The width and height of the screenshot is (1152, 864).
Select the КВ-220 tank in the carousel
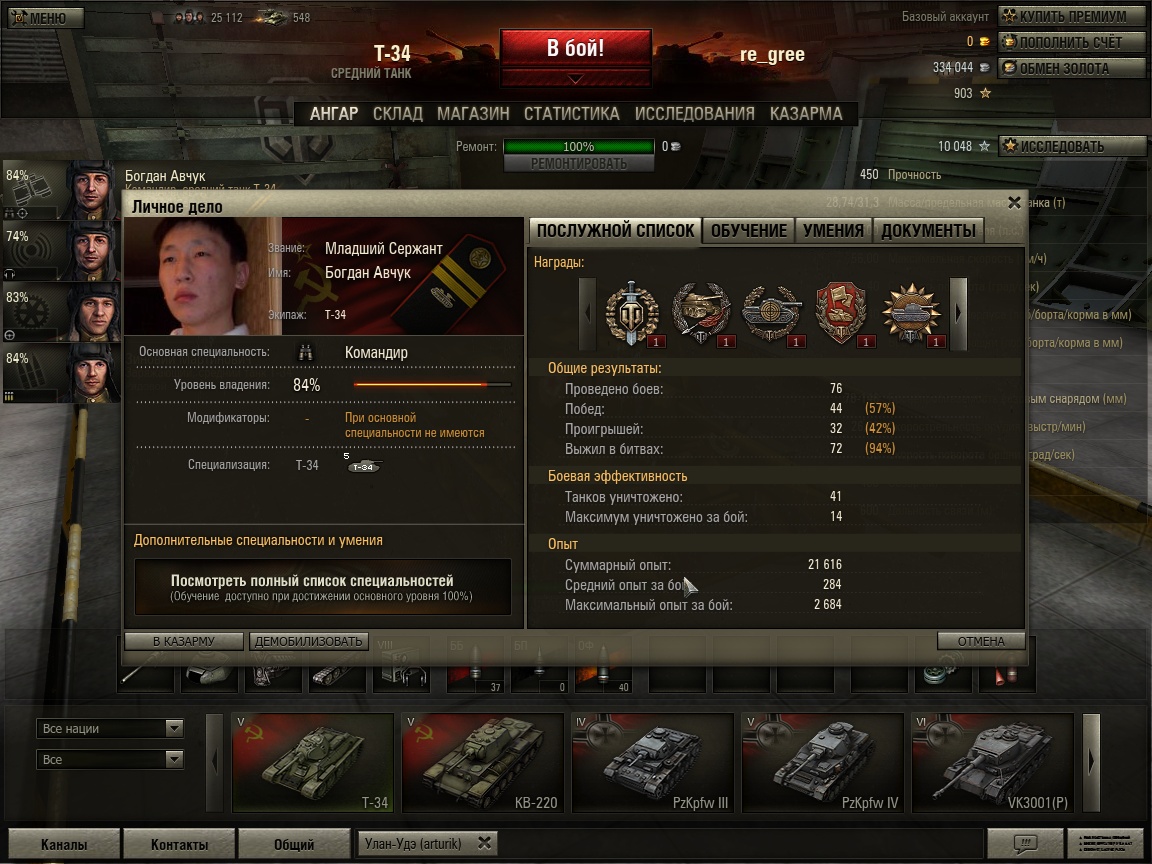pyautogui.click(x=482, y=763)
